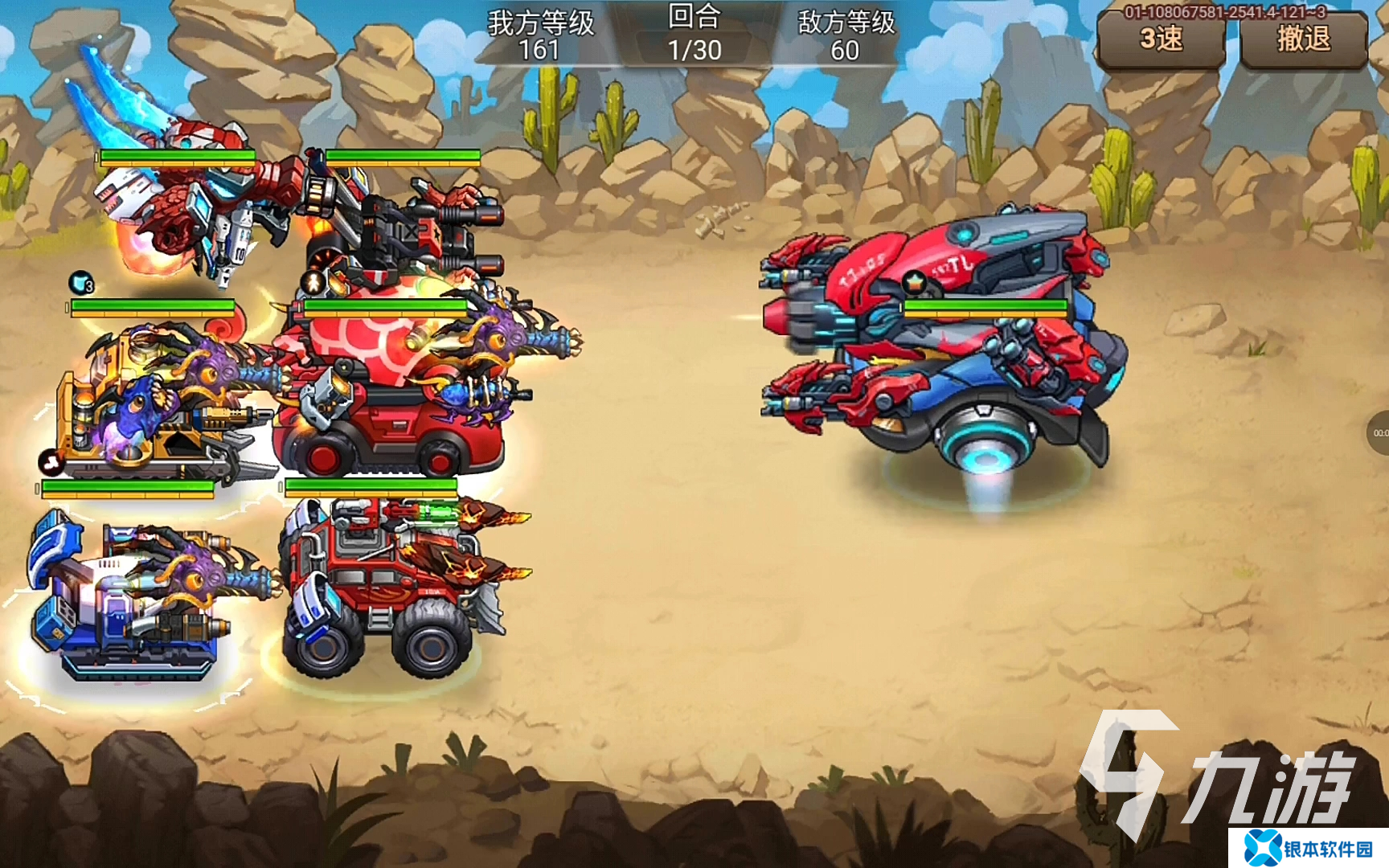Retreat from battle with 撤退 button
Image resolution: width=1389 pixels, height=868 pixels.
pyautogui.click(x=1303, y=40)
